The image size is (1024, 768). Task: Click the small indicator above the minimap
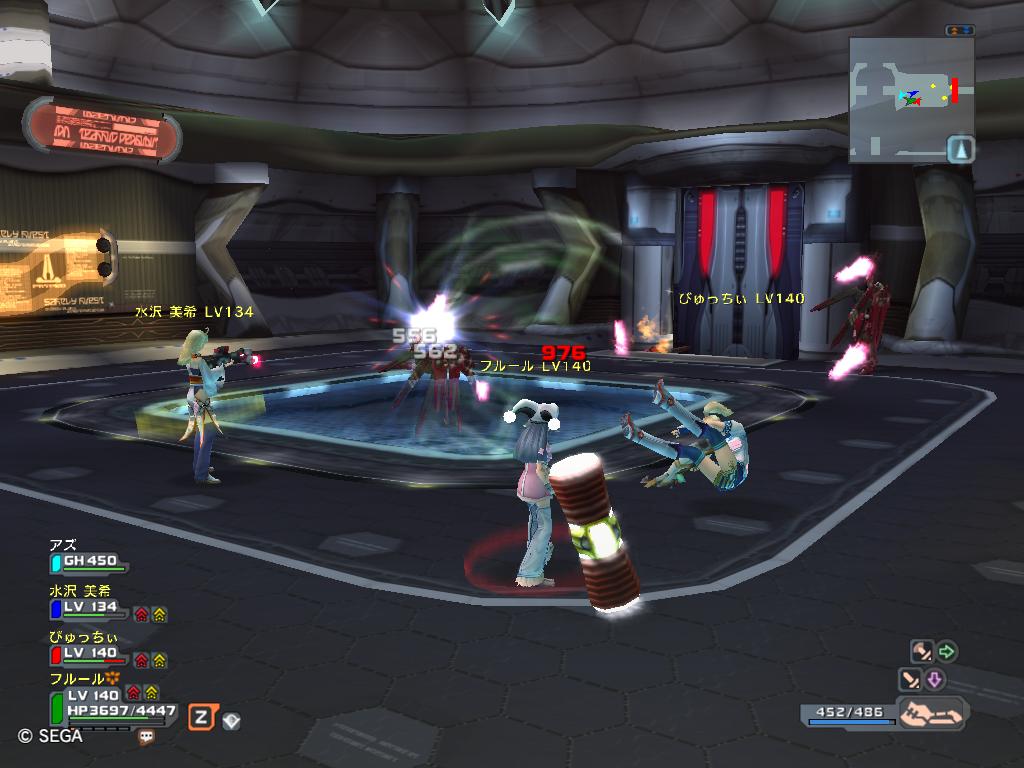pyautogui.click(x=960, y=31)
